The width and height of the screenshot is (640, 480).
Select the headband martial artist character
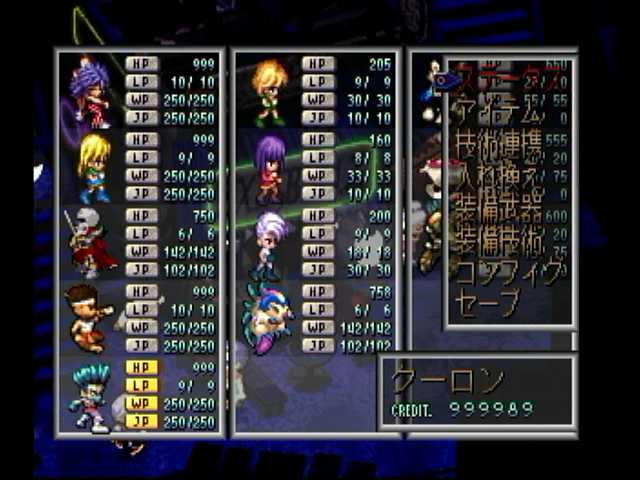click(90, 318)
